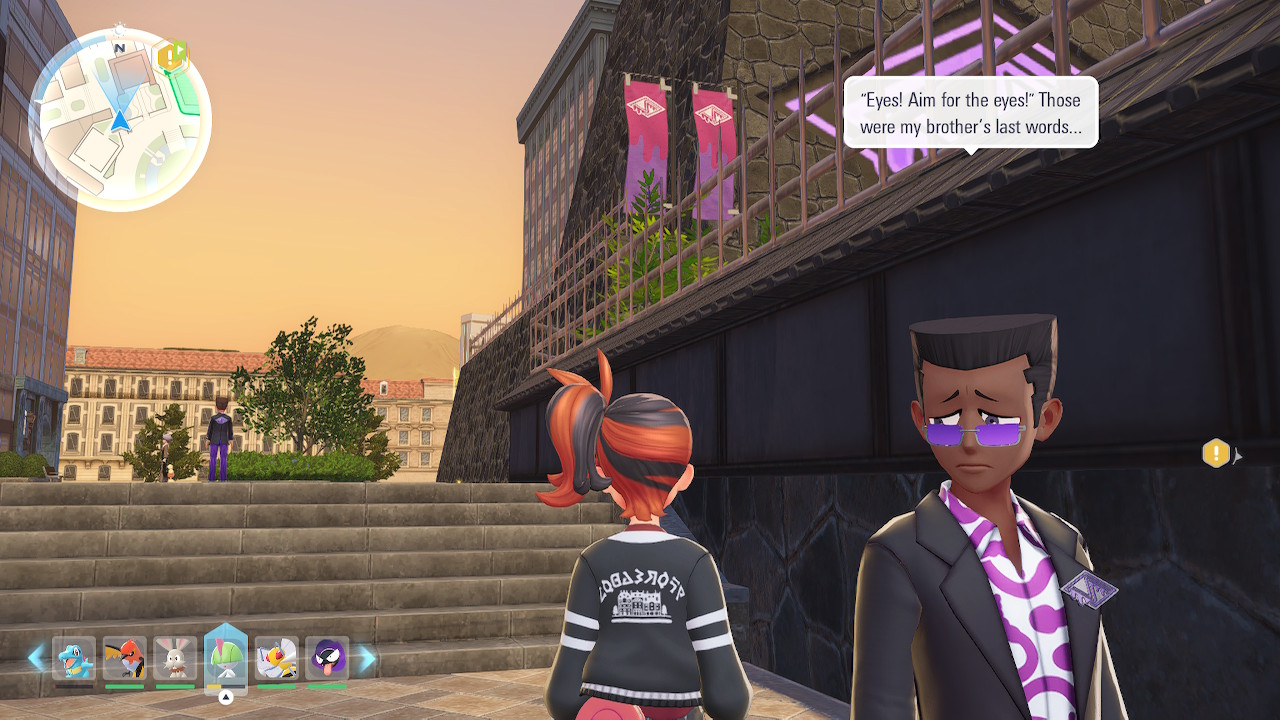
Task: Choose Fletchinder from the party bar
Action: pos(125,659)
